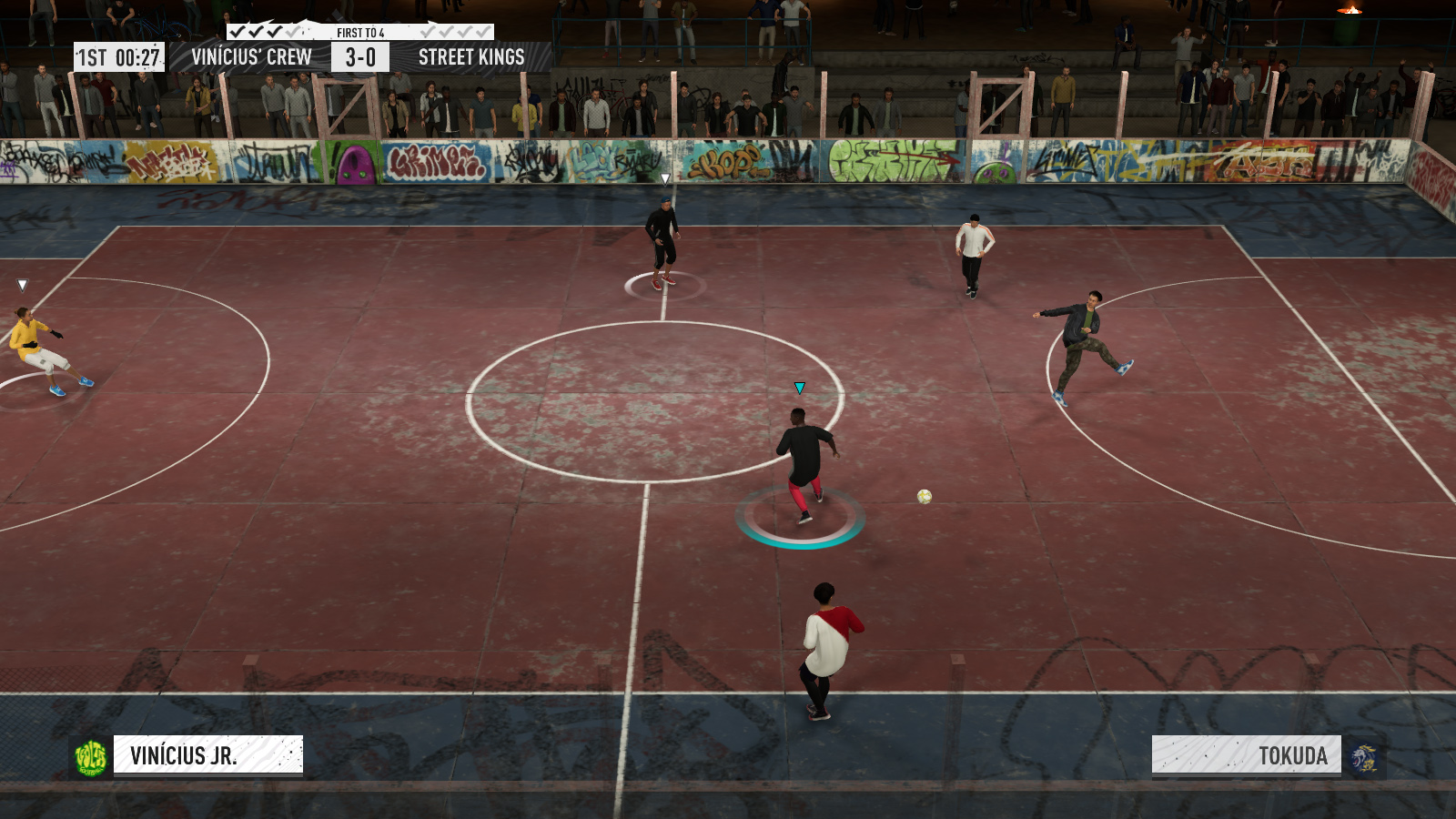Click the player sprinting with the ball

click(x=801, y=464)
